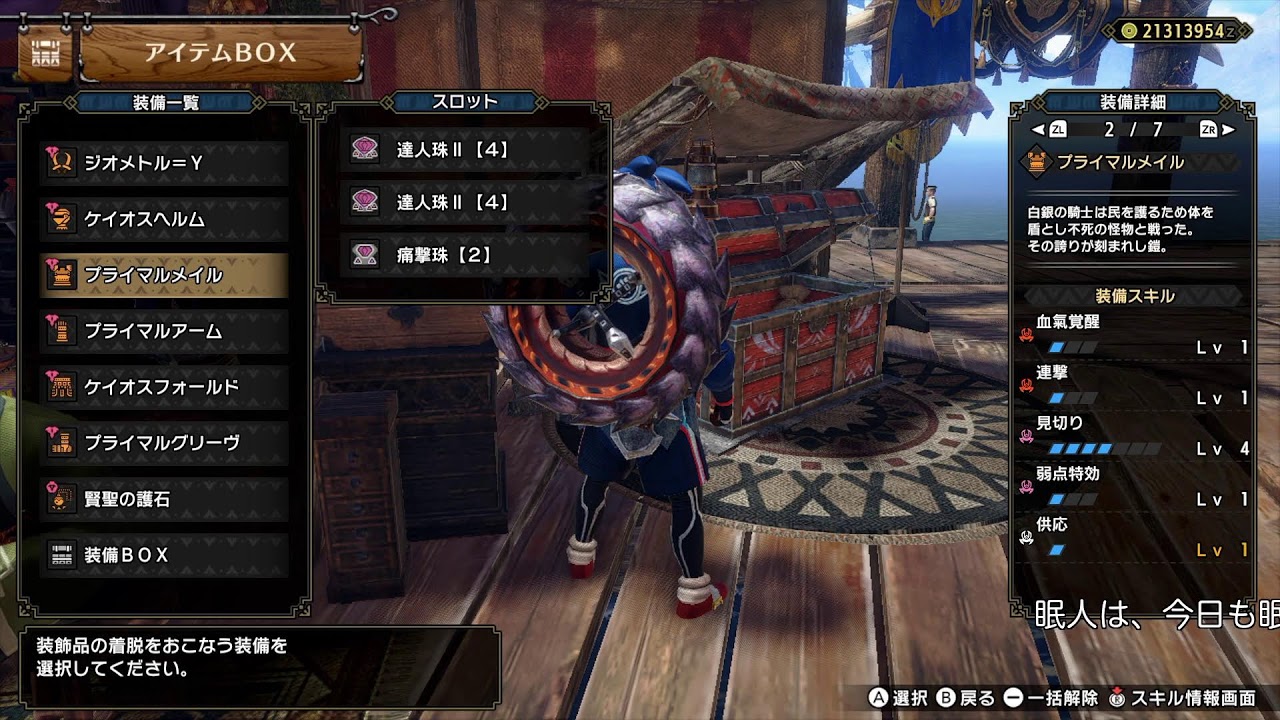Viewport: 1280px width, 720px height.
Task: Click the 連撃 skill row
Action: click(x=1134, y=385)
